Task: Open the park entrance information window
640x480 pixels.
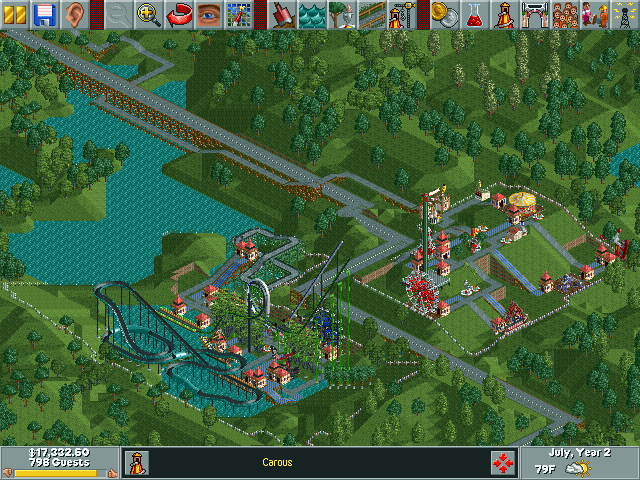Action: coord(536,14)
